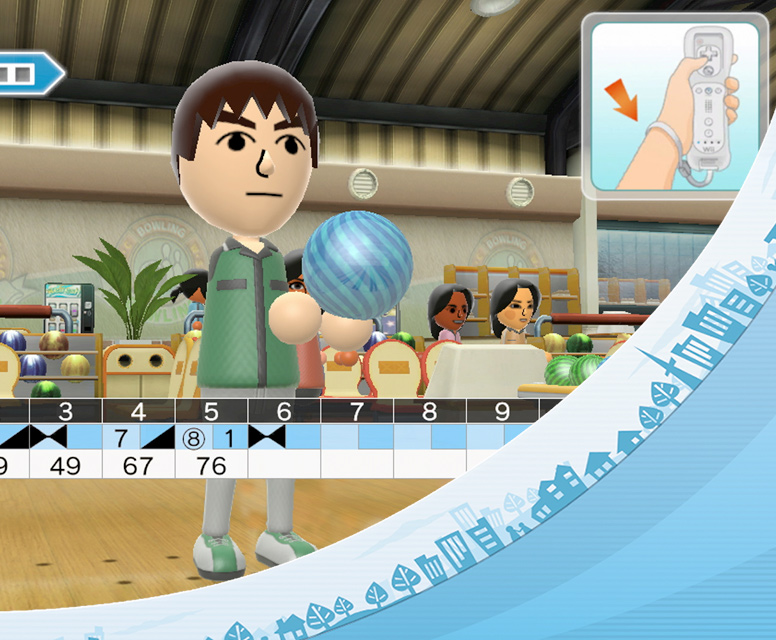Select frame 4 on the scorecard
The image size is (776, 640).
(138, 438)
